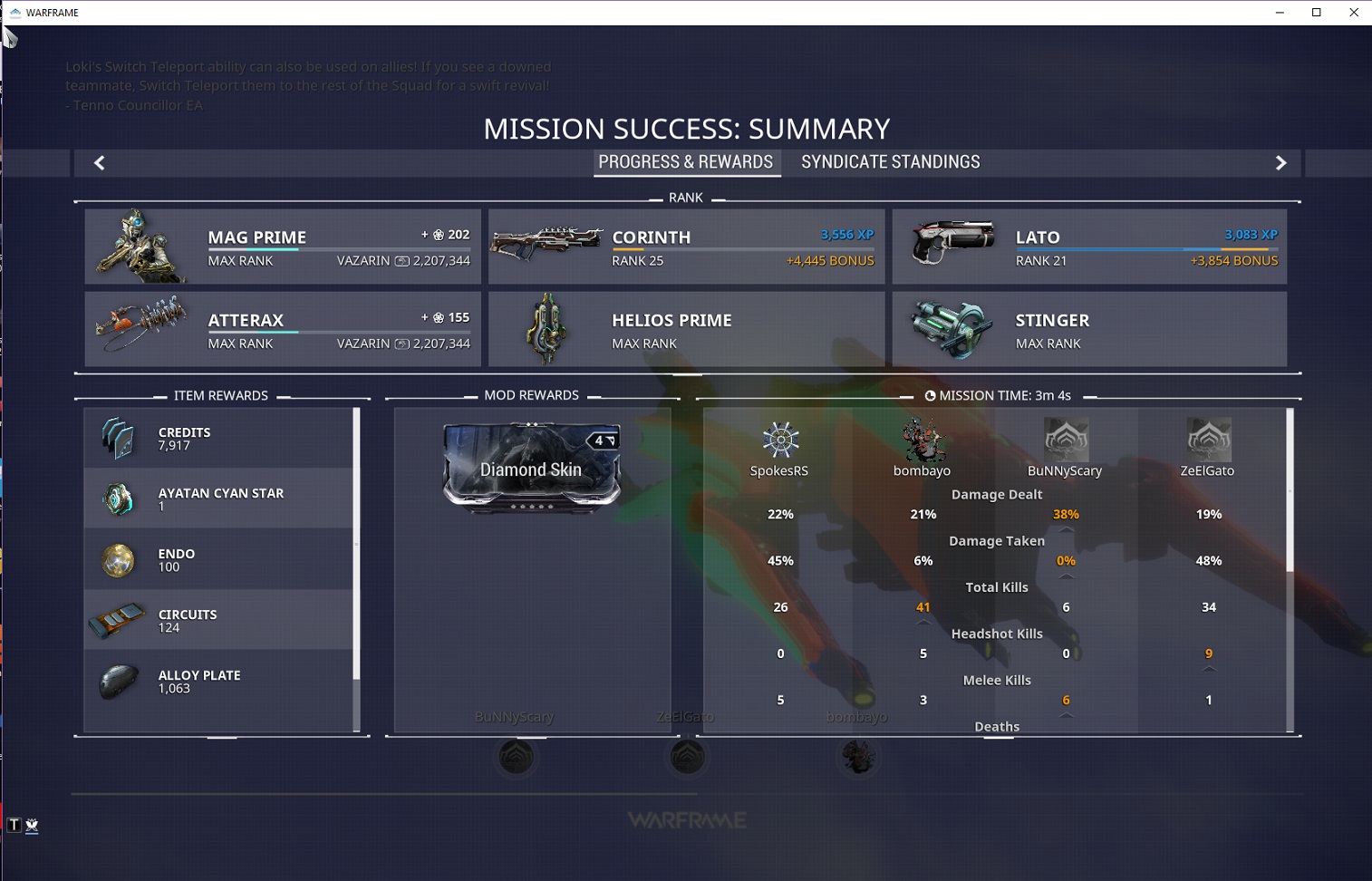Advance with the right arrow button
The width and height of the screenshot is (1372, 881).
[x=1280, y=163]
